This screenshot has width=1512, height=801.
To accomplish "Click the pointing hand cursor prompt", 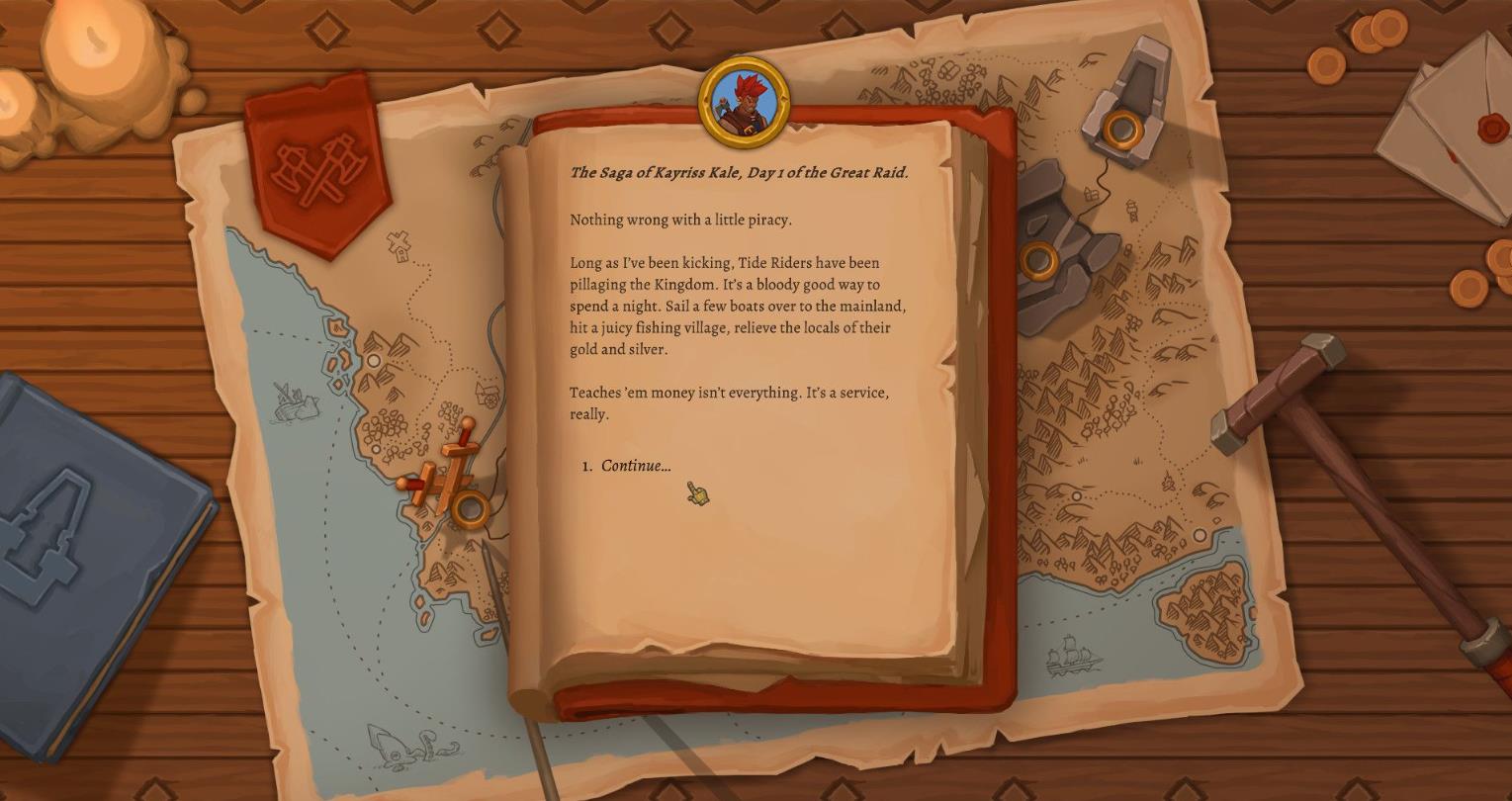I will click(x=695, y=493).
